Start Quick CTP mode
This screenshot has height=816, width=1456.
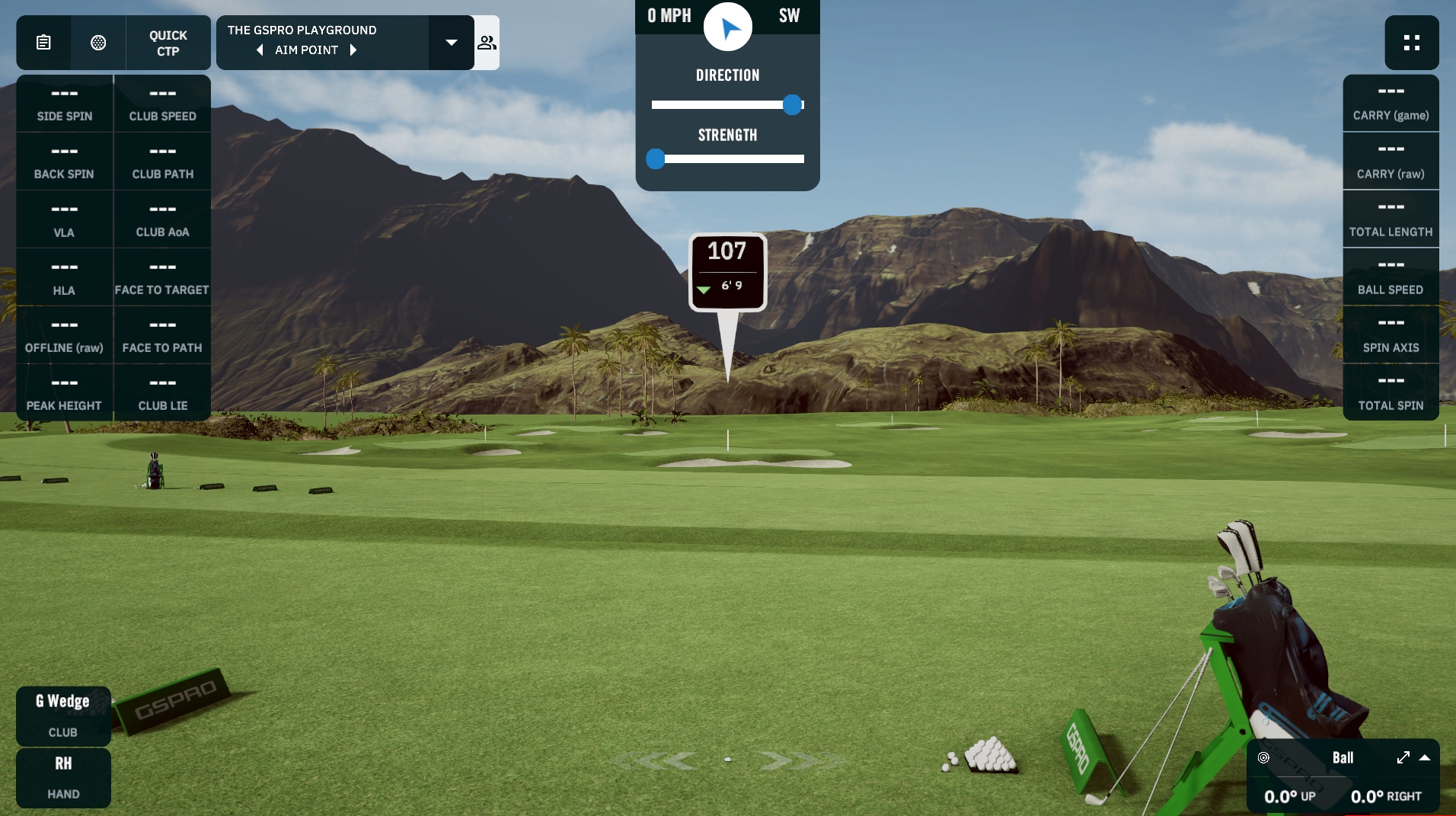pyautogui.click(x=168, y=43)
